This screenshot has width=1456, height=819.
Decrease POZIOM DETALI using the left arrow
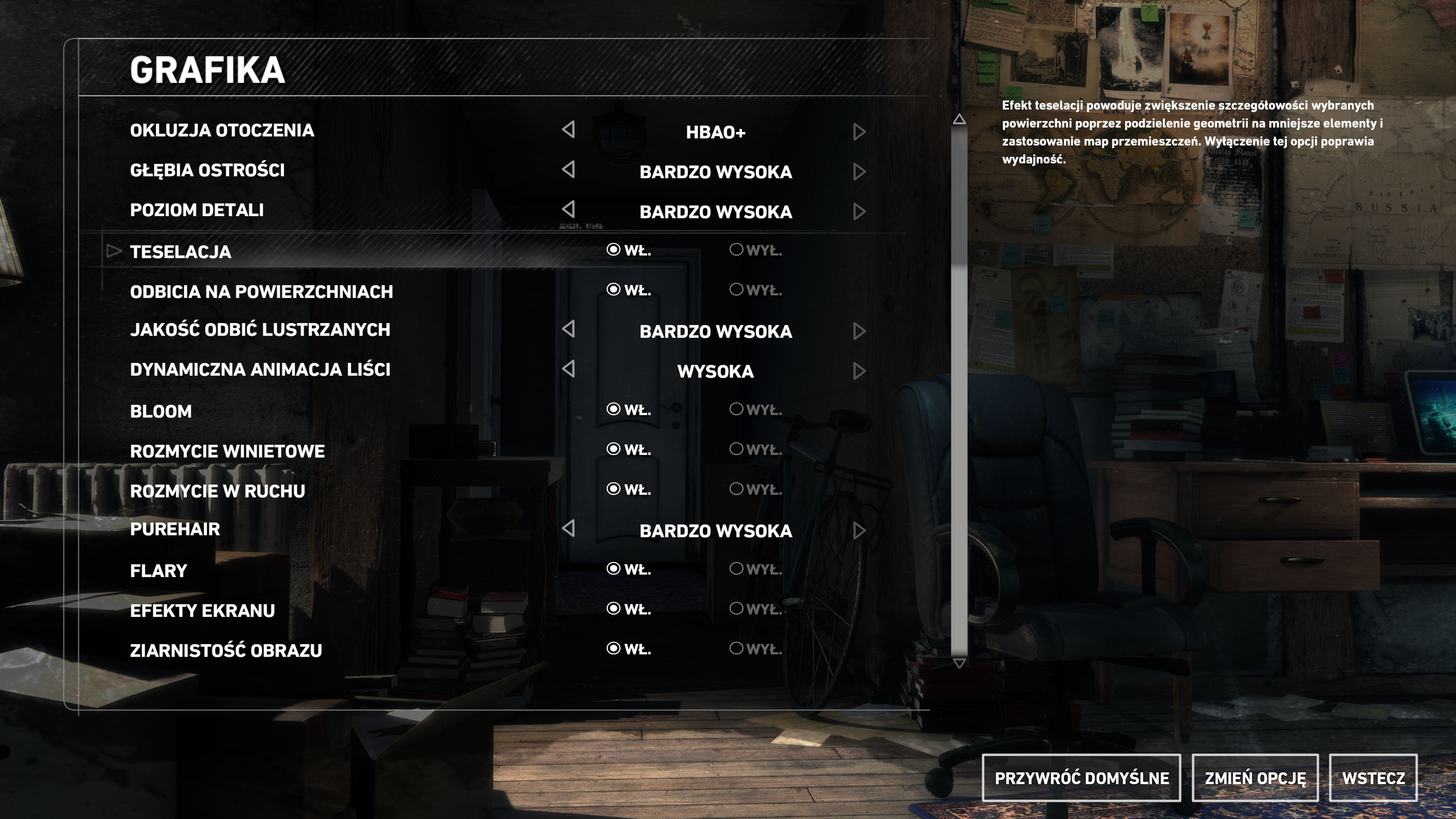(569, 210)
